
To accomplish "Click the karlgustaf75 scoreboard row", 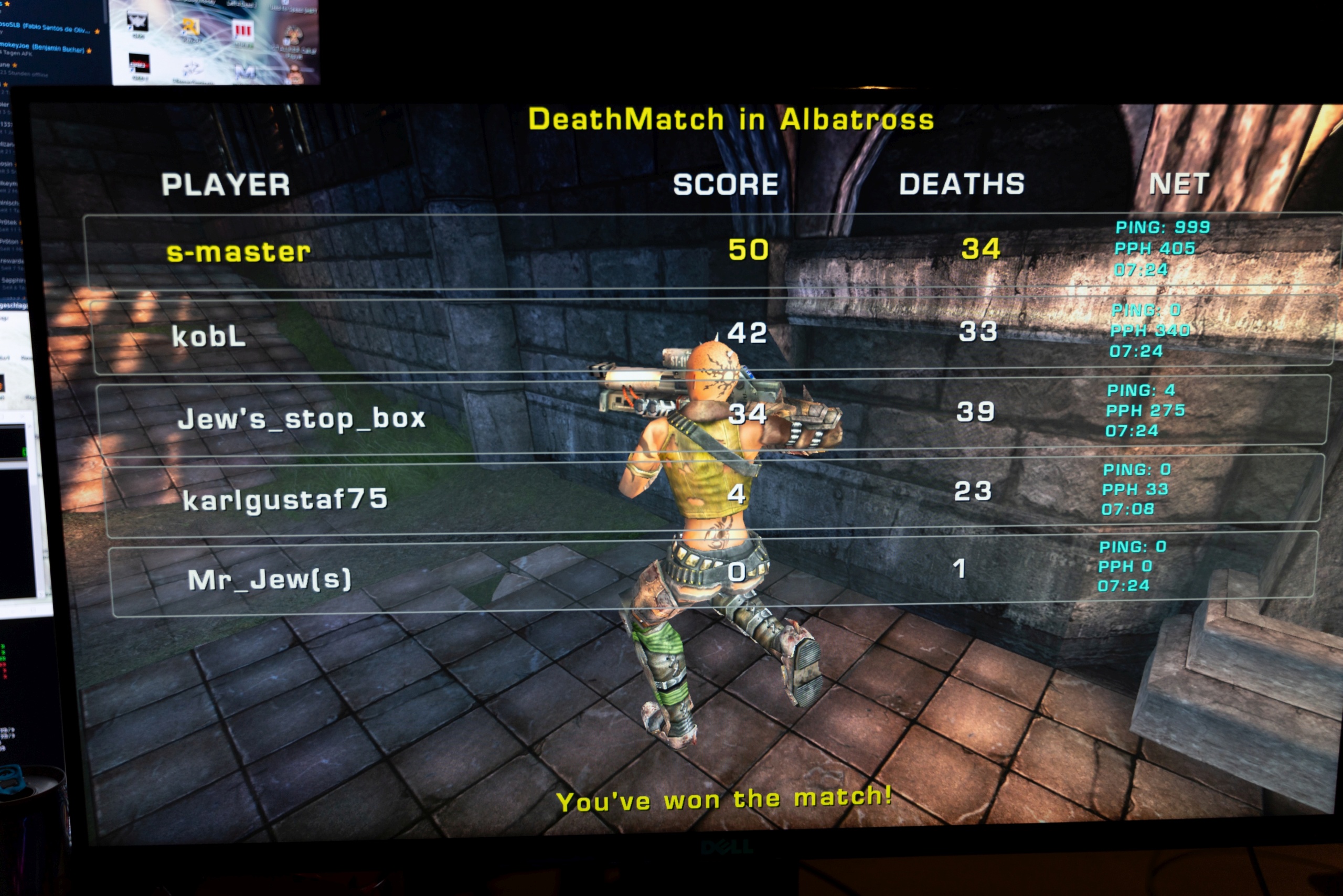I will point(285,500).
